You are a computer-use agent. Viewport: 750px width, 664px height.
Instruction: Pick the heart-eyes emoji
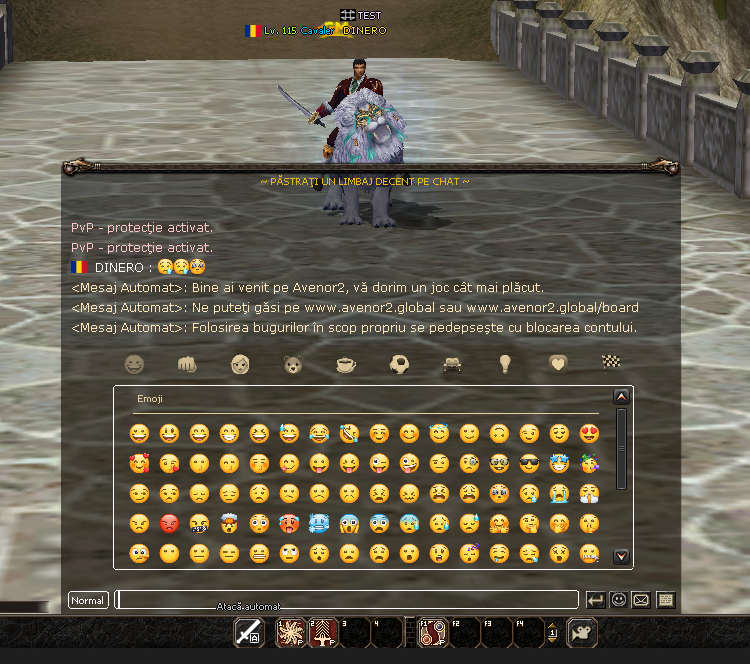589,434
